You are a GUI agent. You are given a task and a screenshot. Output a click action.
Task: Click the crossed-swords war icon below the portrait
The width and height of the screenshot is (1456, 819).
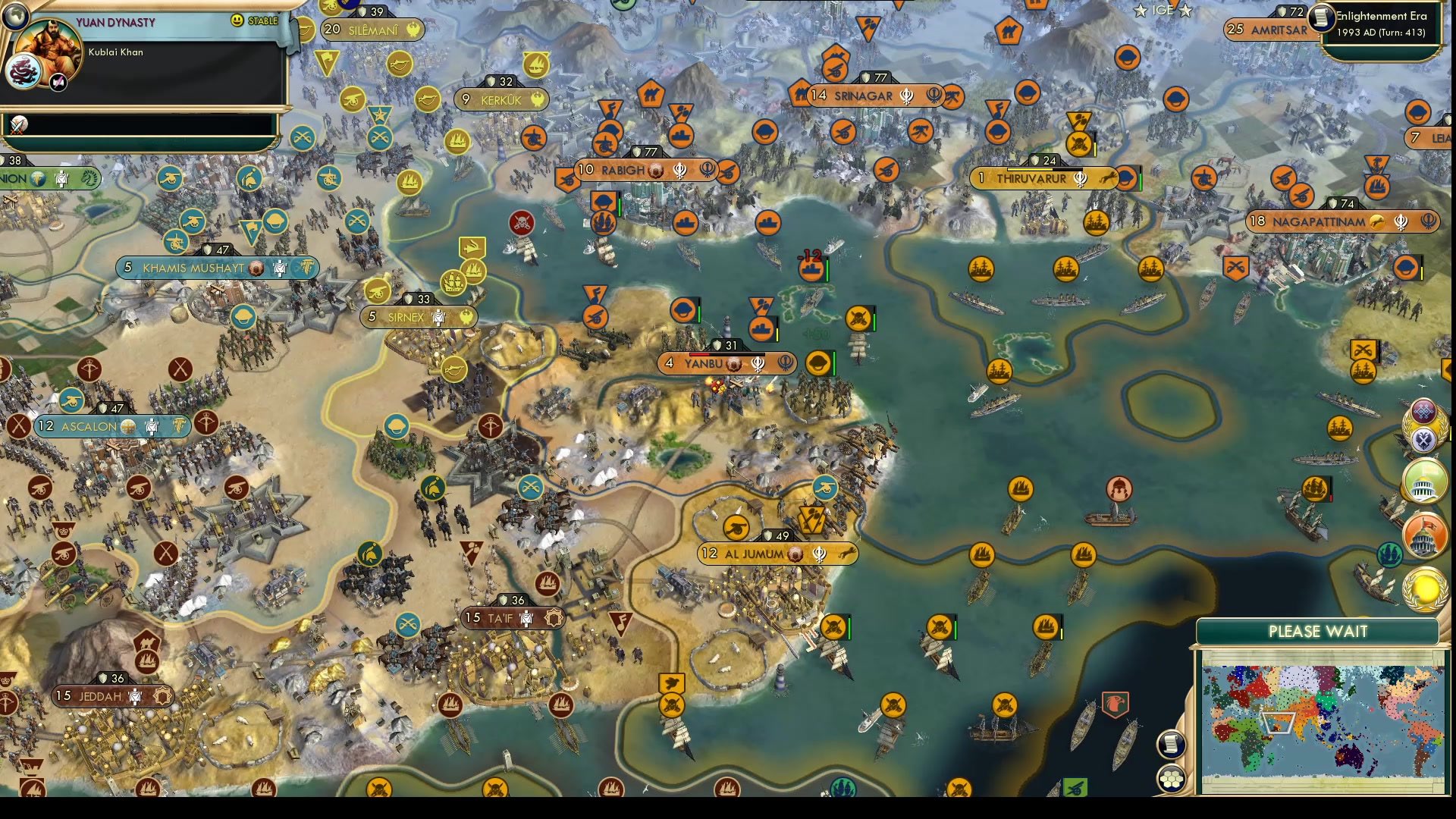click(x=18, y=125)
